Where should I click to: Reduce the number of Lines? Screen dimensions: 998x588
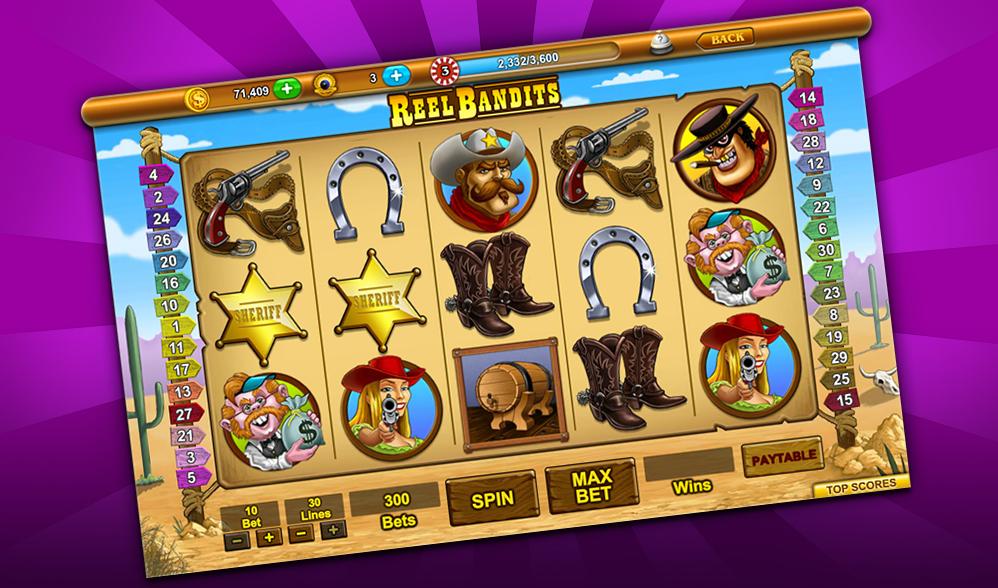302,533
